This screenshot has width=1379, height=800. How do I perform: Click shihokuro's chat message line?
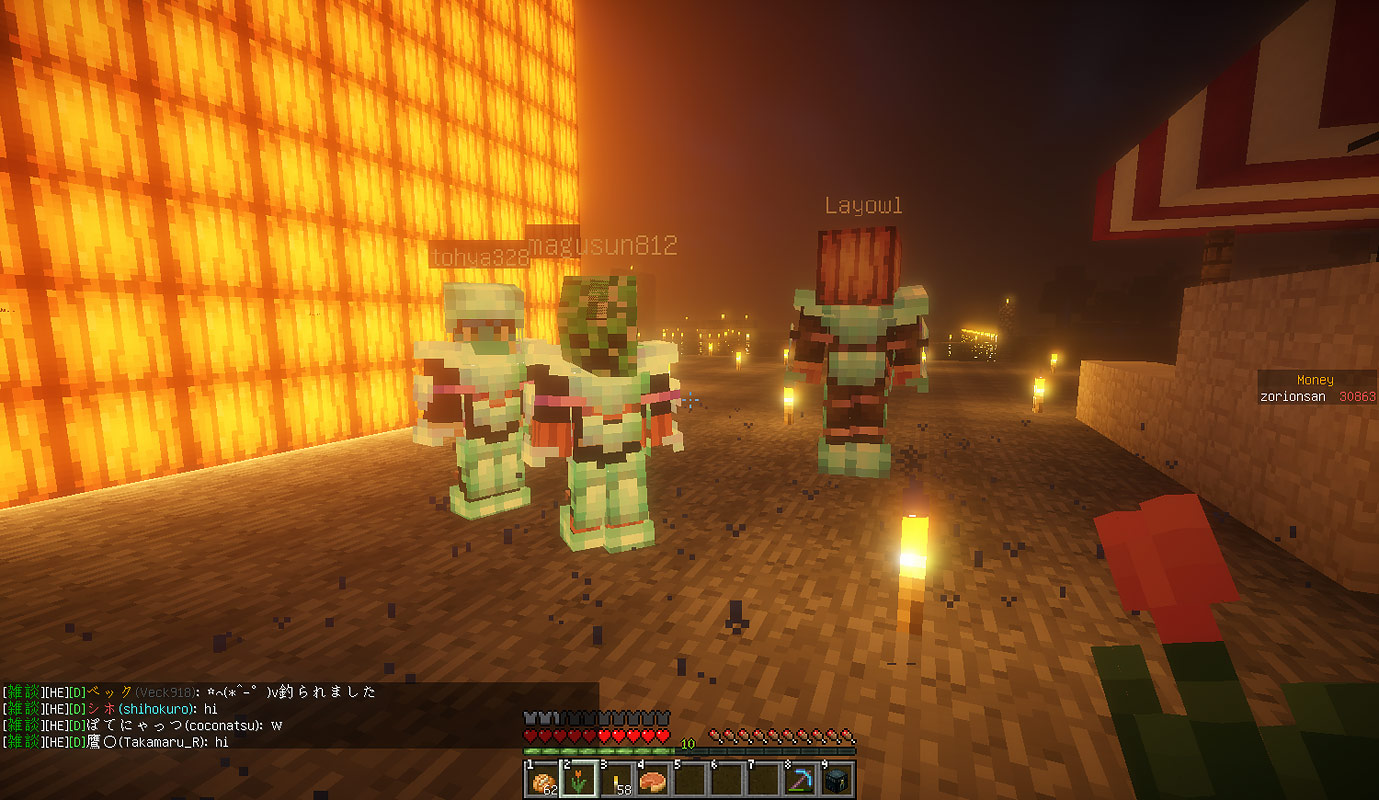(x=110, y=709)
